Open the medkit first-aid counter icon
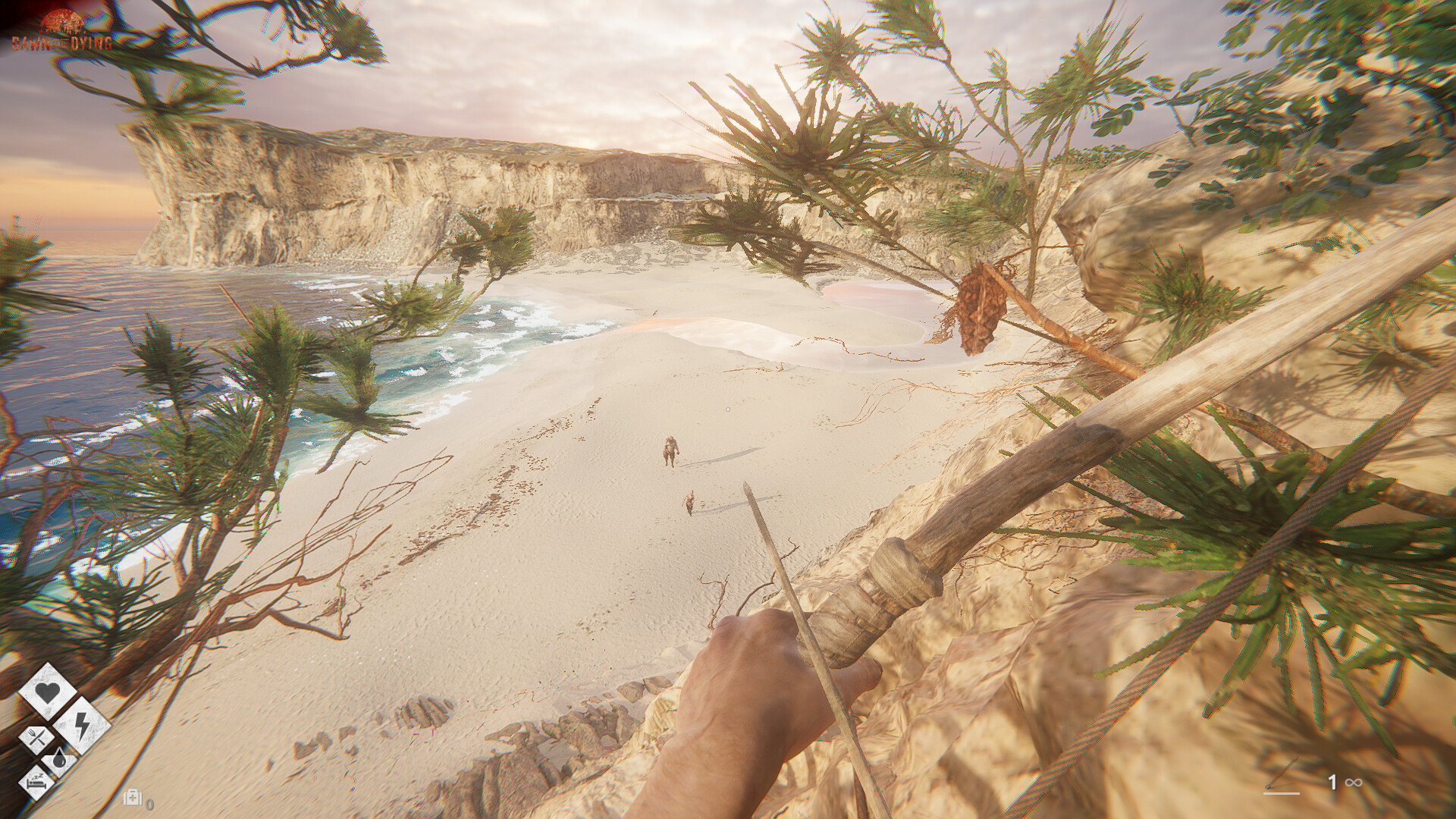The width and height of the screenshot is (1456, 819). [x=133, y=797]
